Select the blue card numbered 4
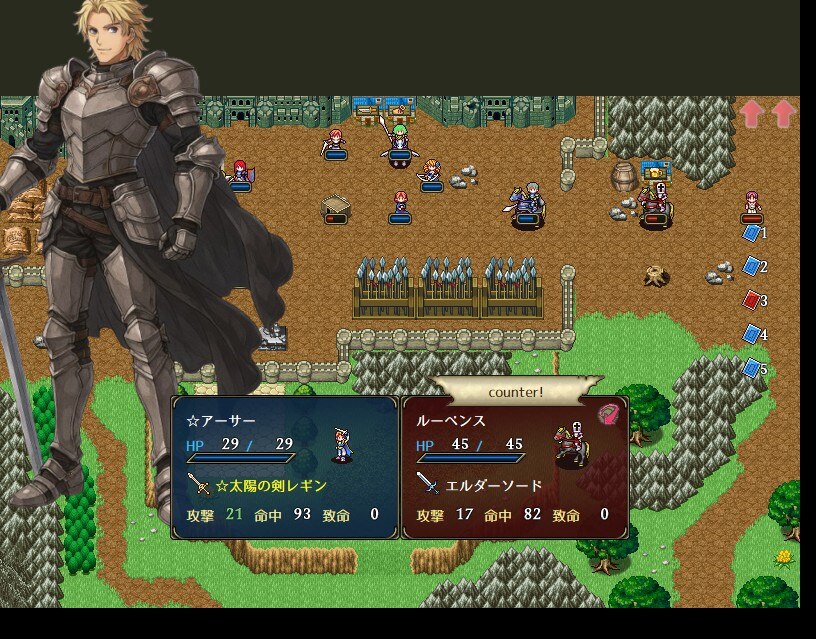 click(752, 334)
